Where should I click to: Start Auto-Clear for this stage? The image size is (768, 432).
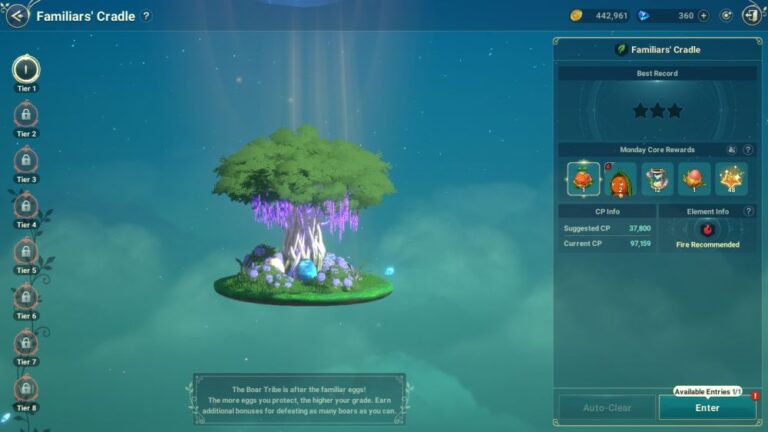click(x=606, y=407)
